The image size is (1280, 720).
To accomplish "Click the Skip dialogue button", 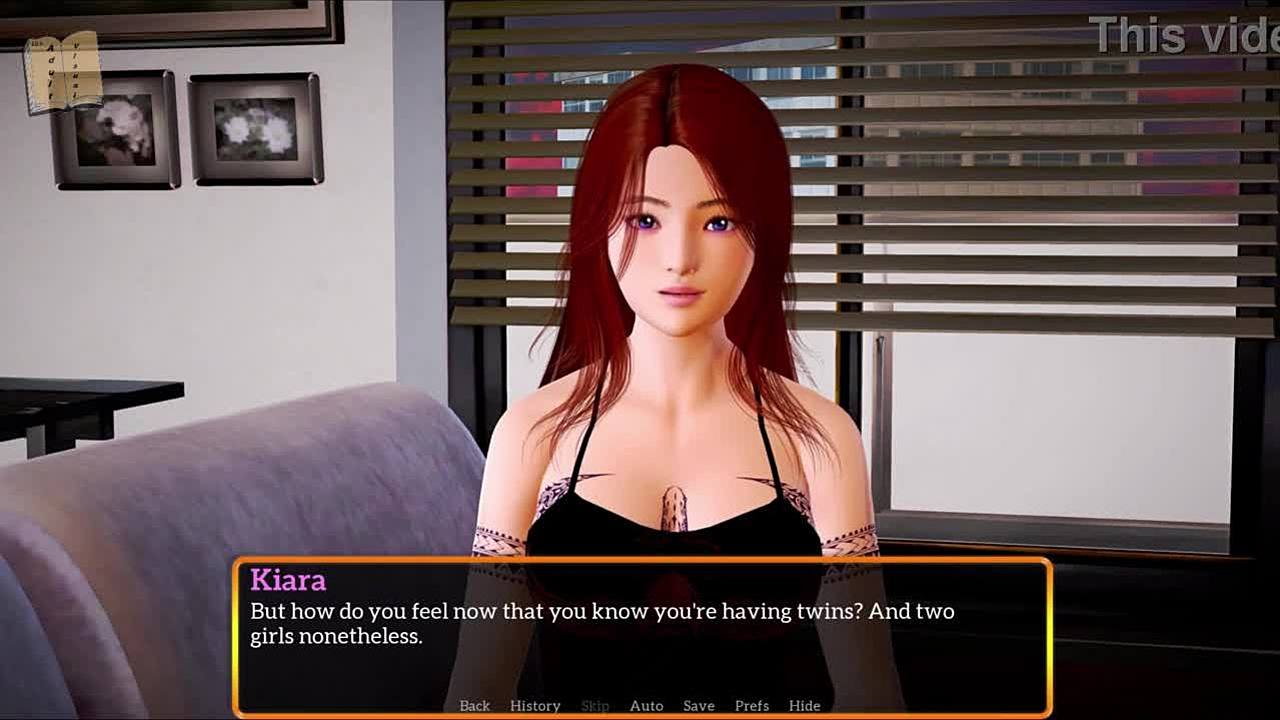I will 595,706.
